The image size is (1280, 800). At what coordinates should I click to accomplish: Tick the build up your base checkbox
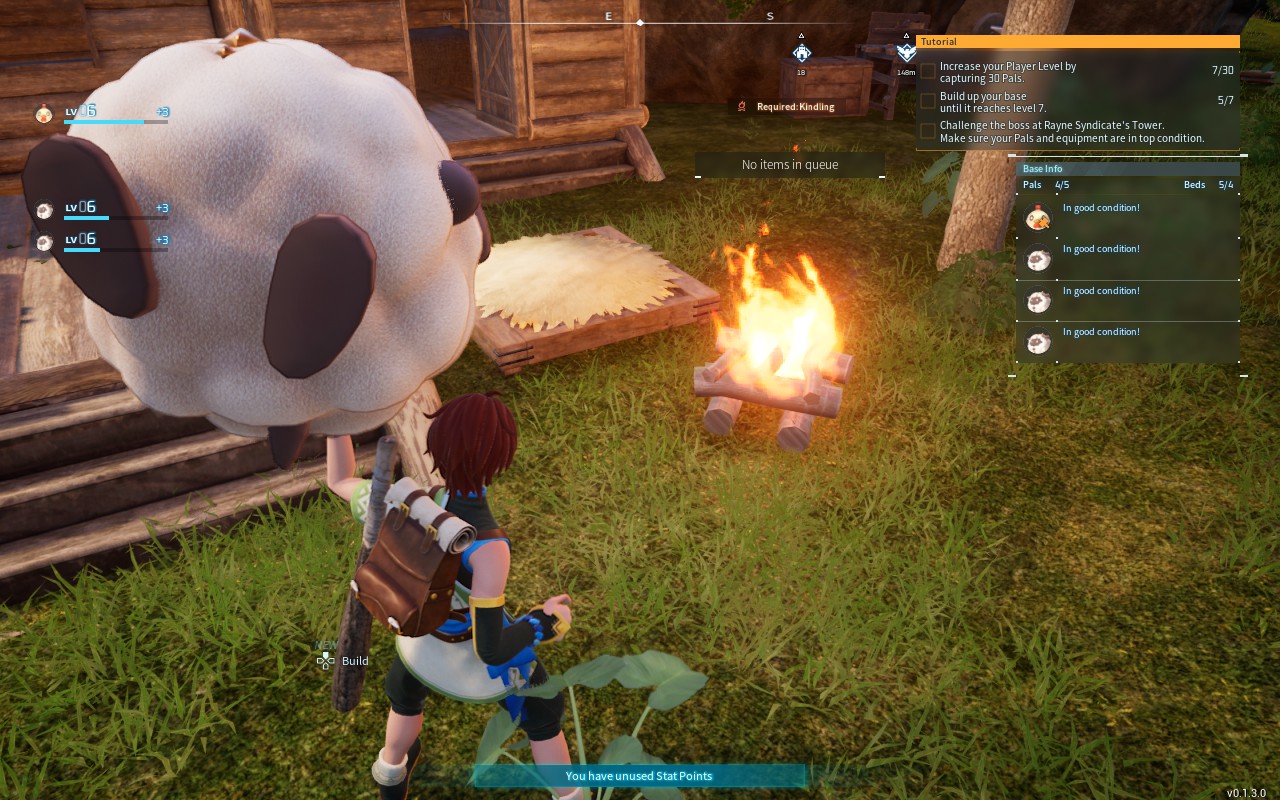pyautogui.click(x=928, y=101)
